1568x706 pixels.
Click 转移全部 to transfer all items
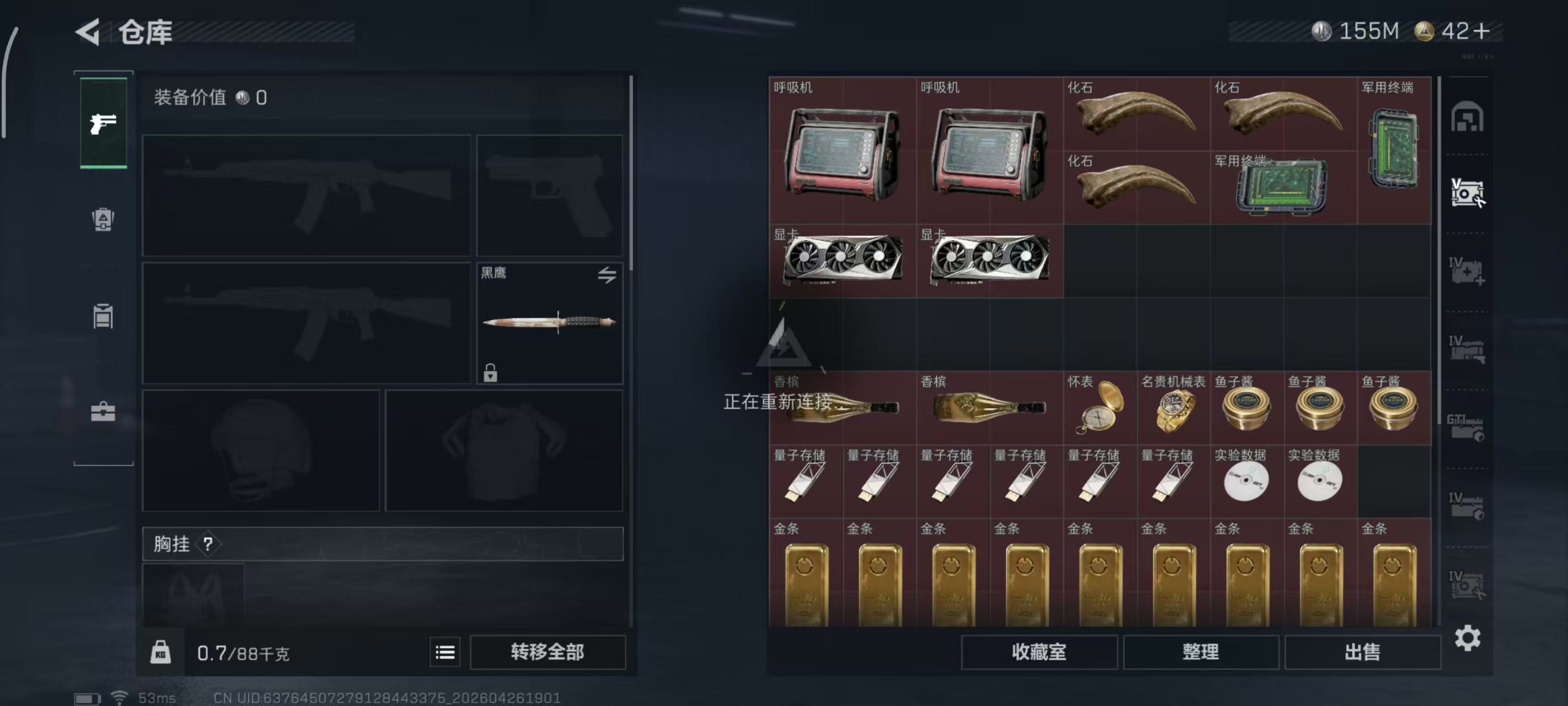[x=547, y=652]
